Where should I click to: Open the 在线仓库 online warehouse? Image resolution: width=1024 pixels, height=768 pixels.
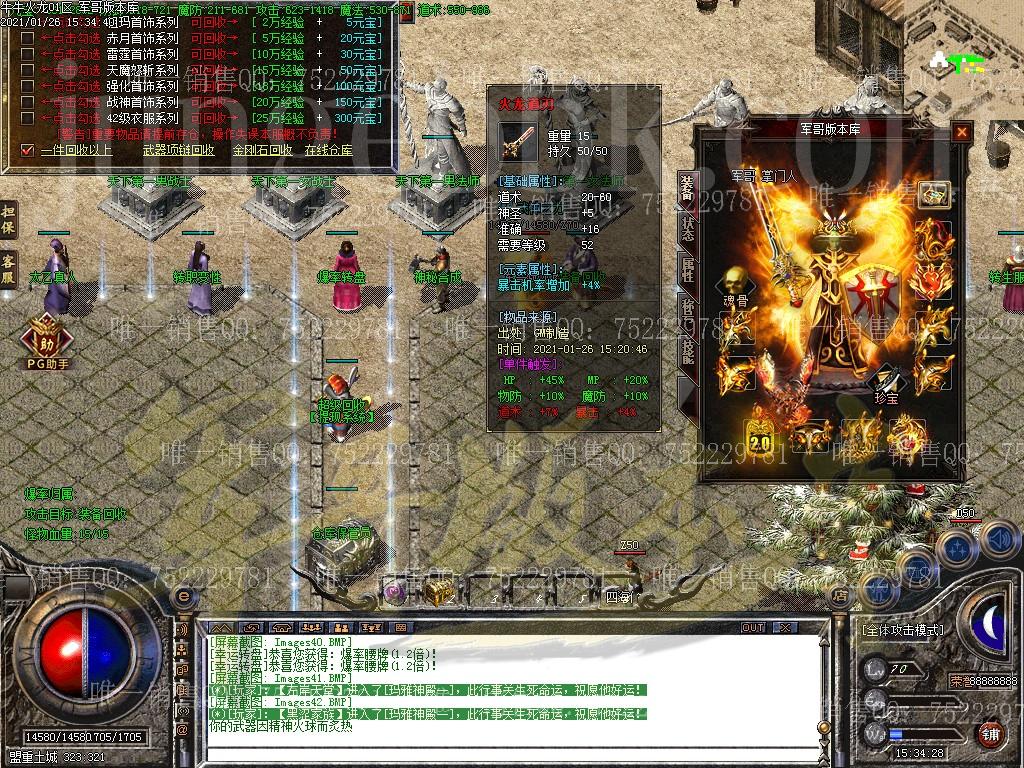(328, 150)
